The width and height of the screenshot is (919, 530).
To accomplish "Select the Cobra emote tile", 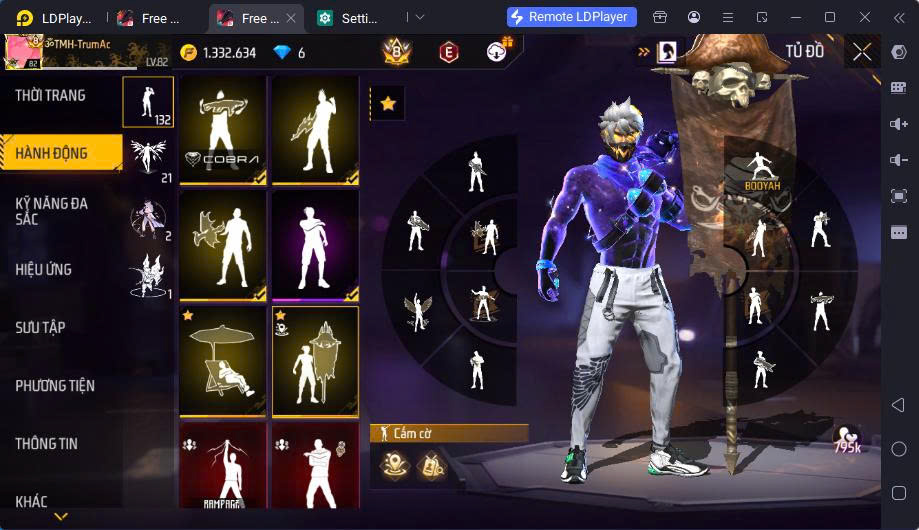I will pyautogui.click(x=222, y=130).
